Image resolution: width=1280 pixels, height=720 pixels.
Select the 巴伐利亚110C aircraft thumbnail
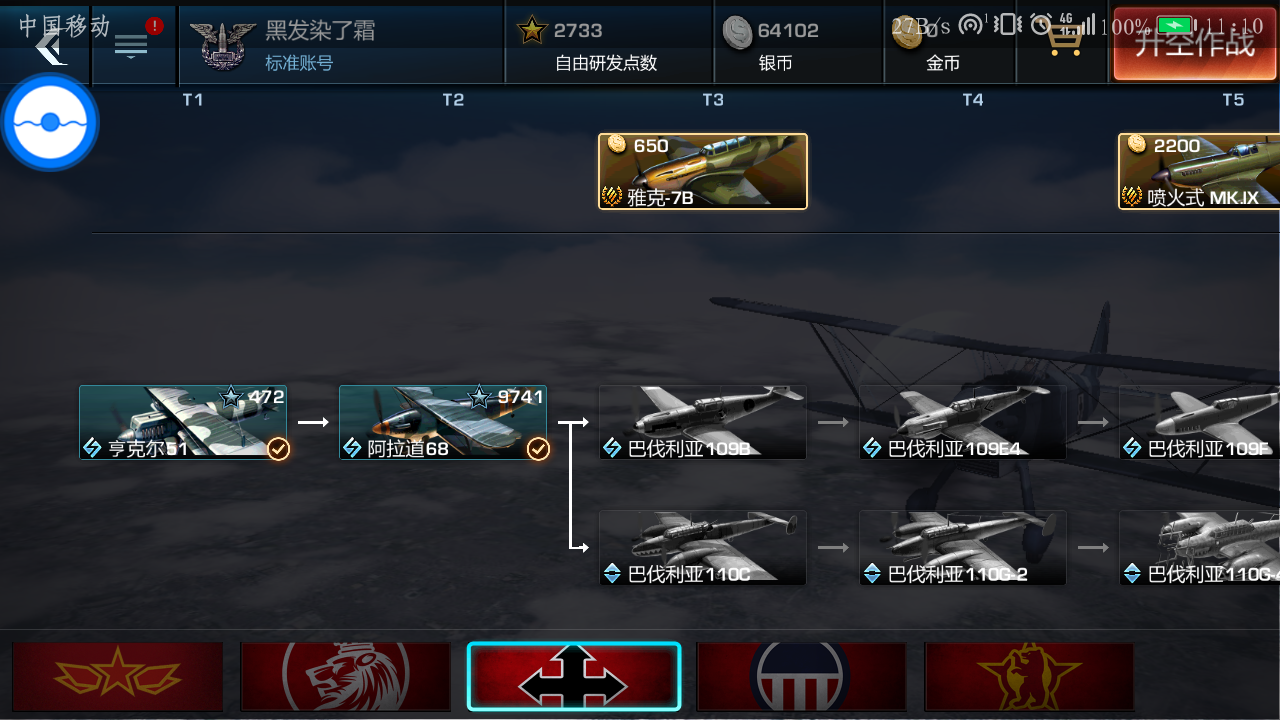[x=702, y=548]
